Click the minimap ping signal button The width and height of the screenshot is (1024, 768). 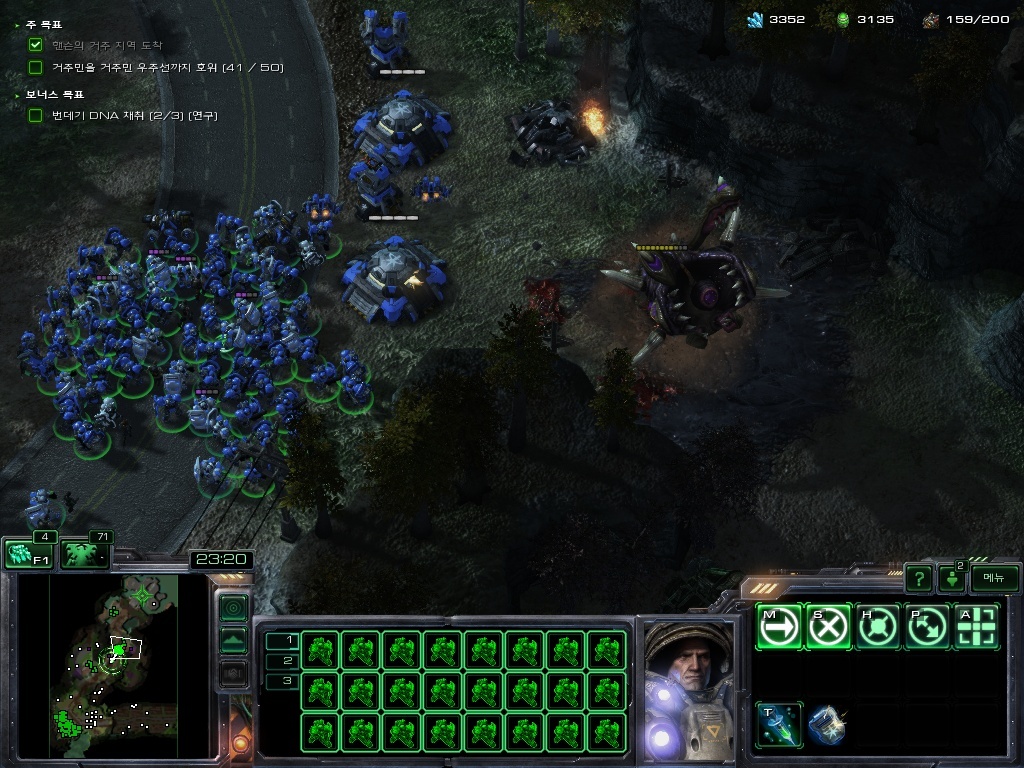click(x=233, y=607)
